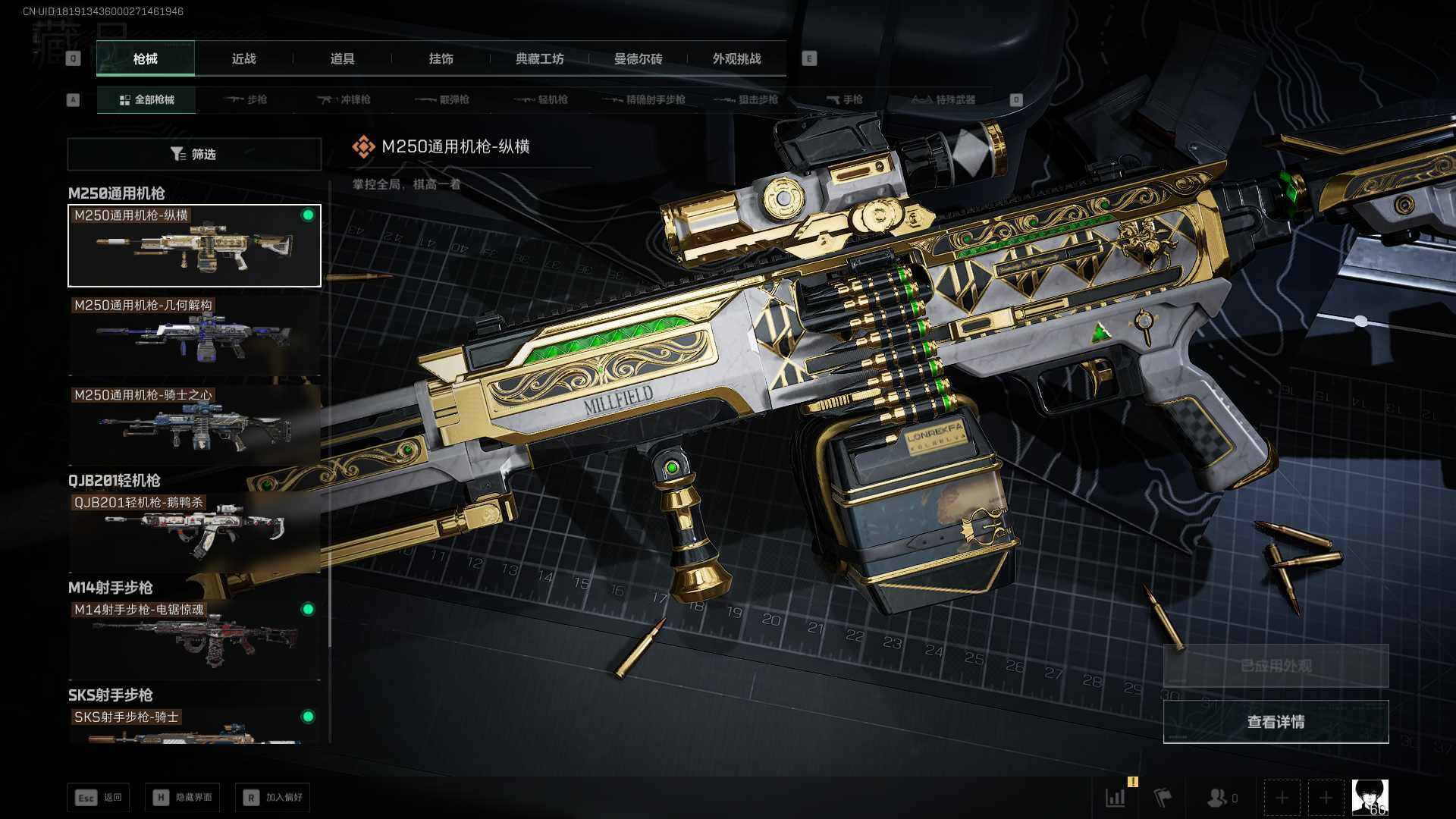Open the 道具 items tab
The image size is (1456, 819).
tap(342, 58)
